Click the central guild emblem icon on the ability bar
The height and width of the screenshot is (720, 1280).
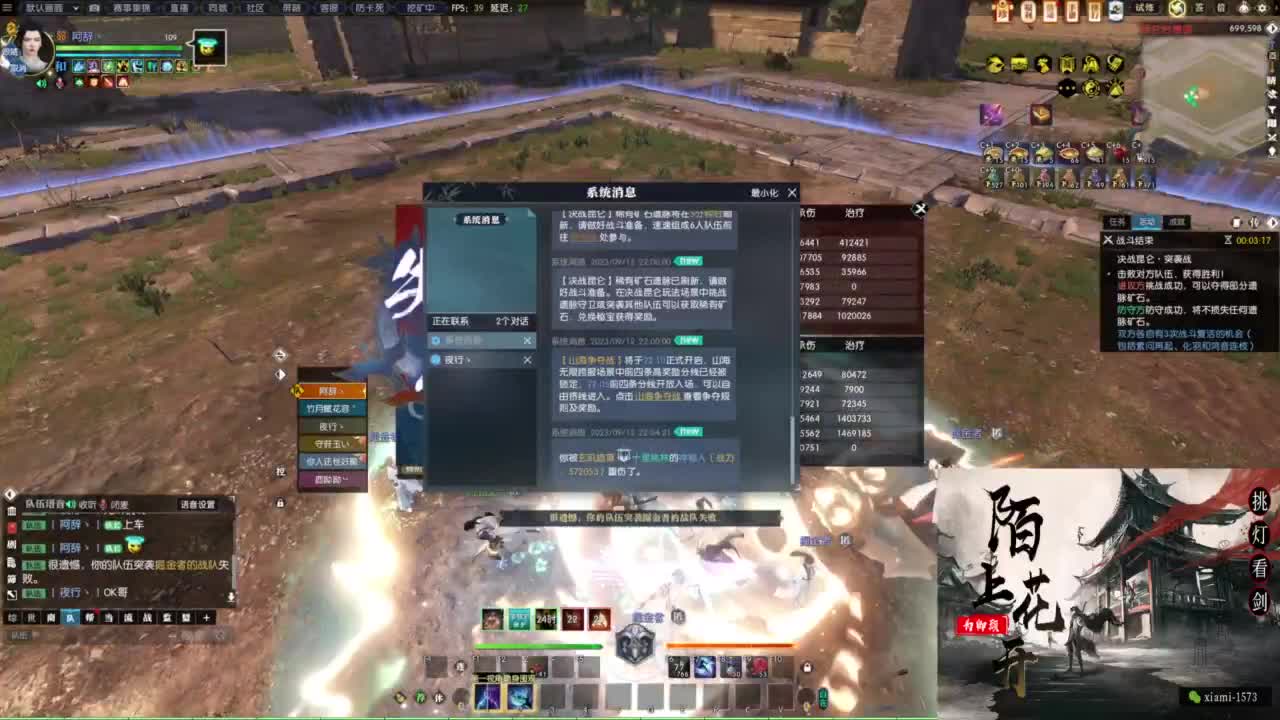click(633, 641)
